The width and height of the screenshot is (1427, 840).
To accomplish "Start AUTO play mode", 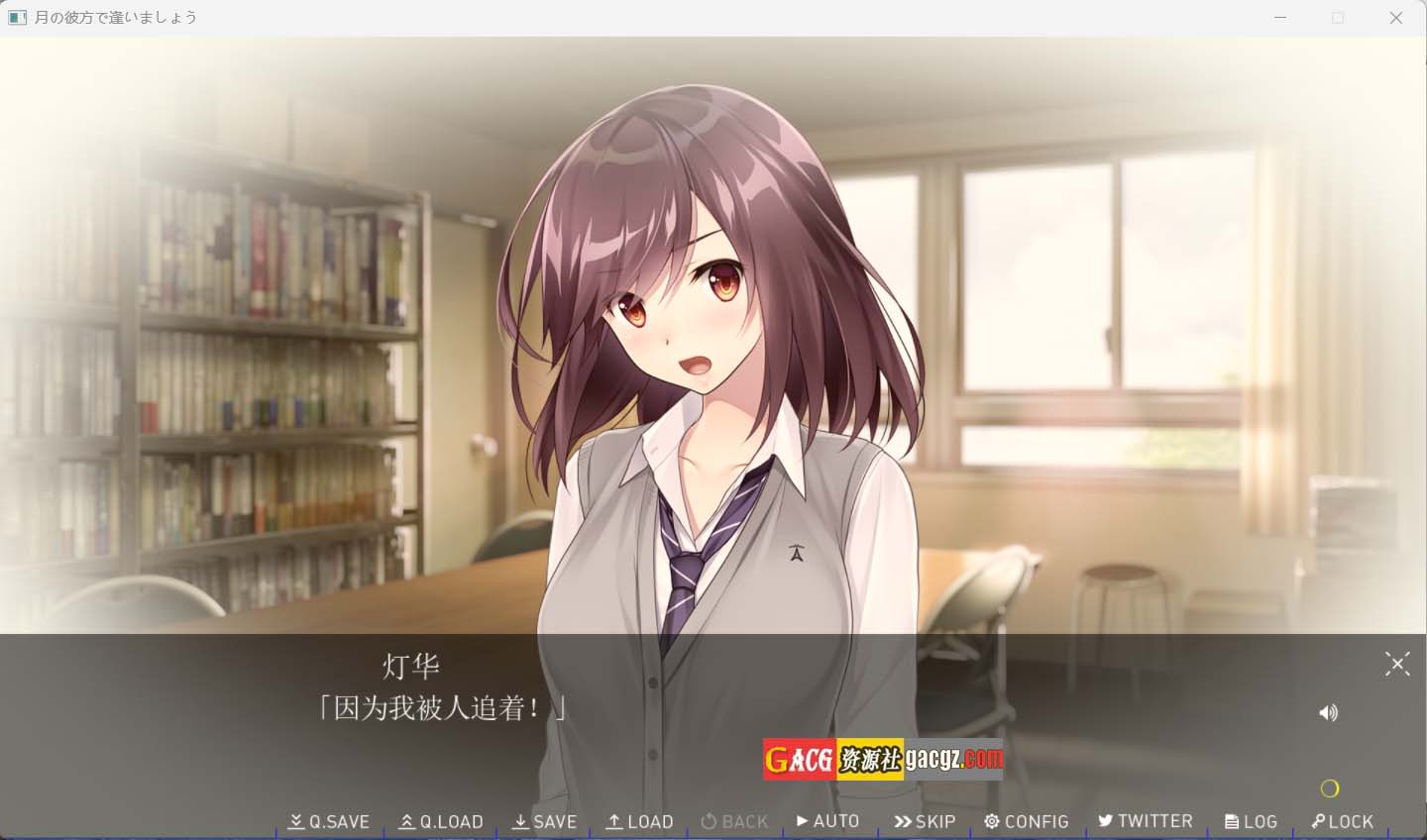I will tap(827, 820).
